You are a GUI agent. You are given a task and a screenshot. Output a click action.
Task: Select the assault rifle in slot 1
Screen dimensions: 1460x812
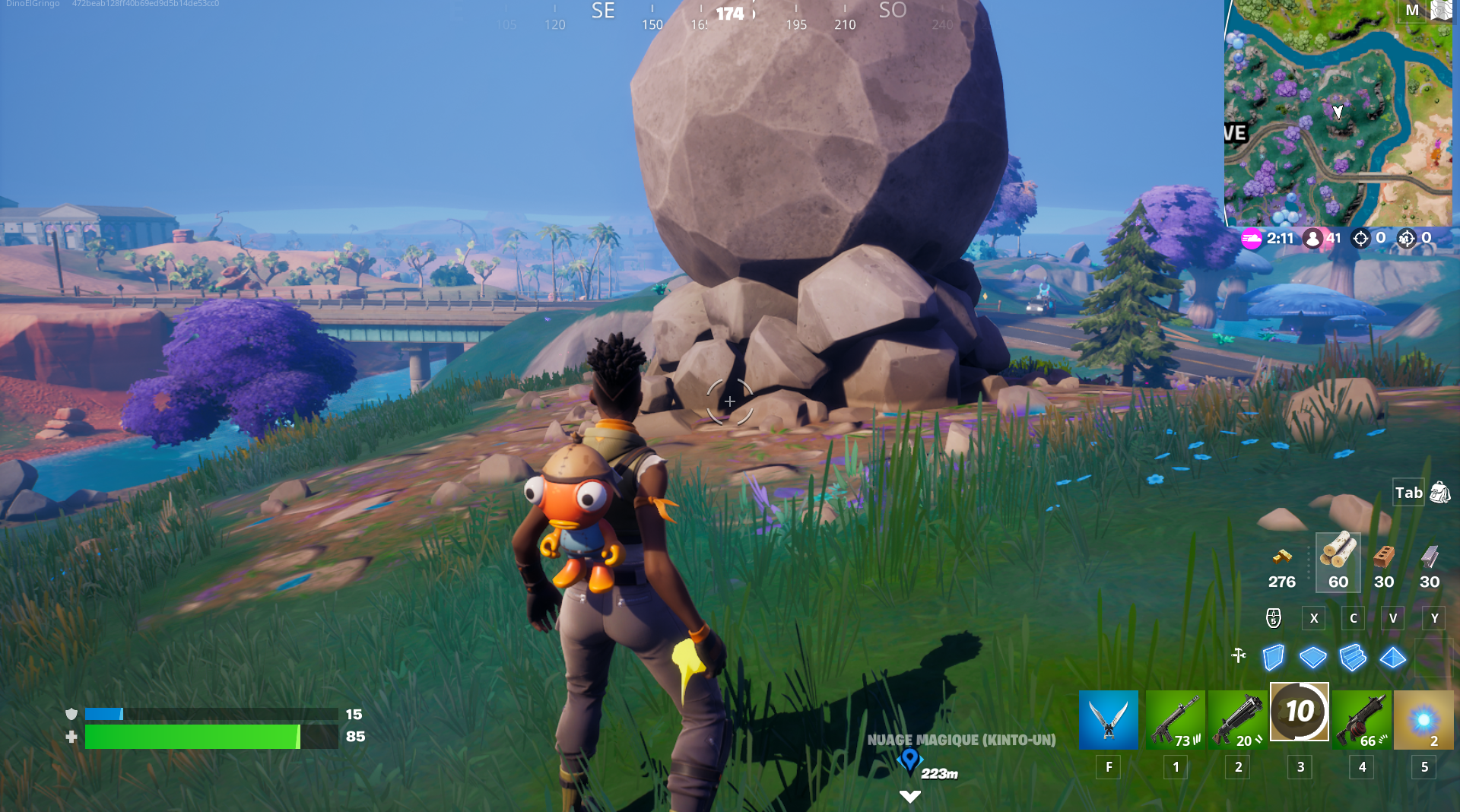point(1175,719)
